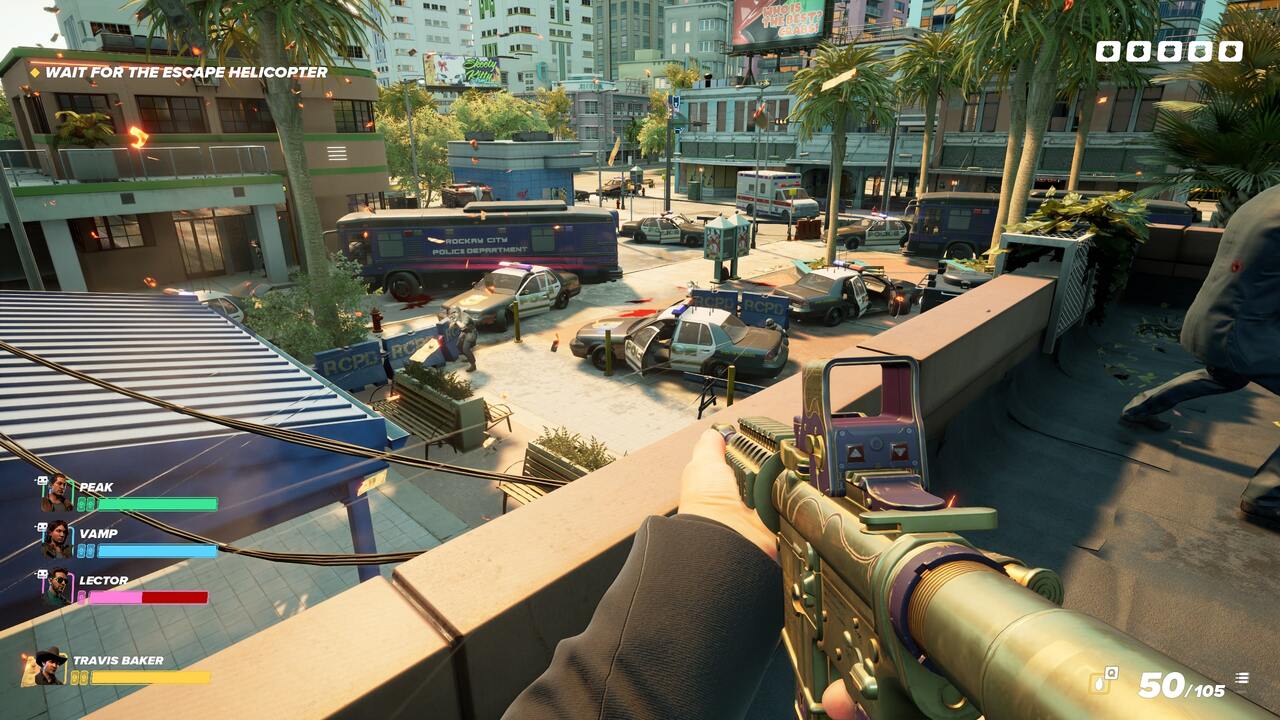The image size is (1280, 720).
Task: Select teammate Peak's portrait
Action: tap(56, 493)
